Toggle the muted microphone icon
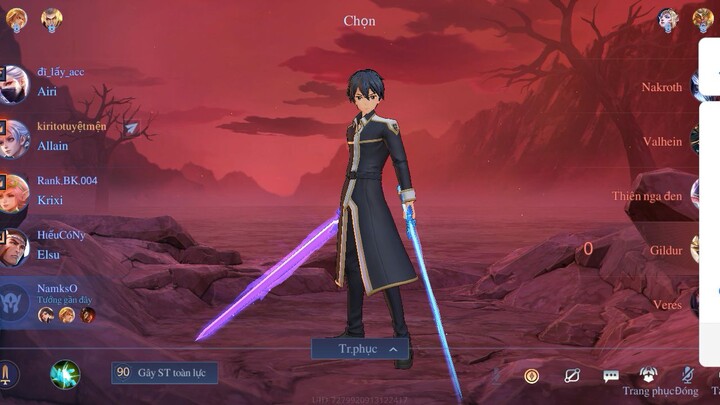 pyautogui.click(x=688, y=376)
